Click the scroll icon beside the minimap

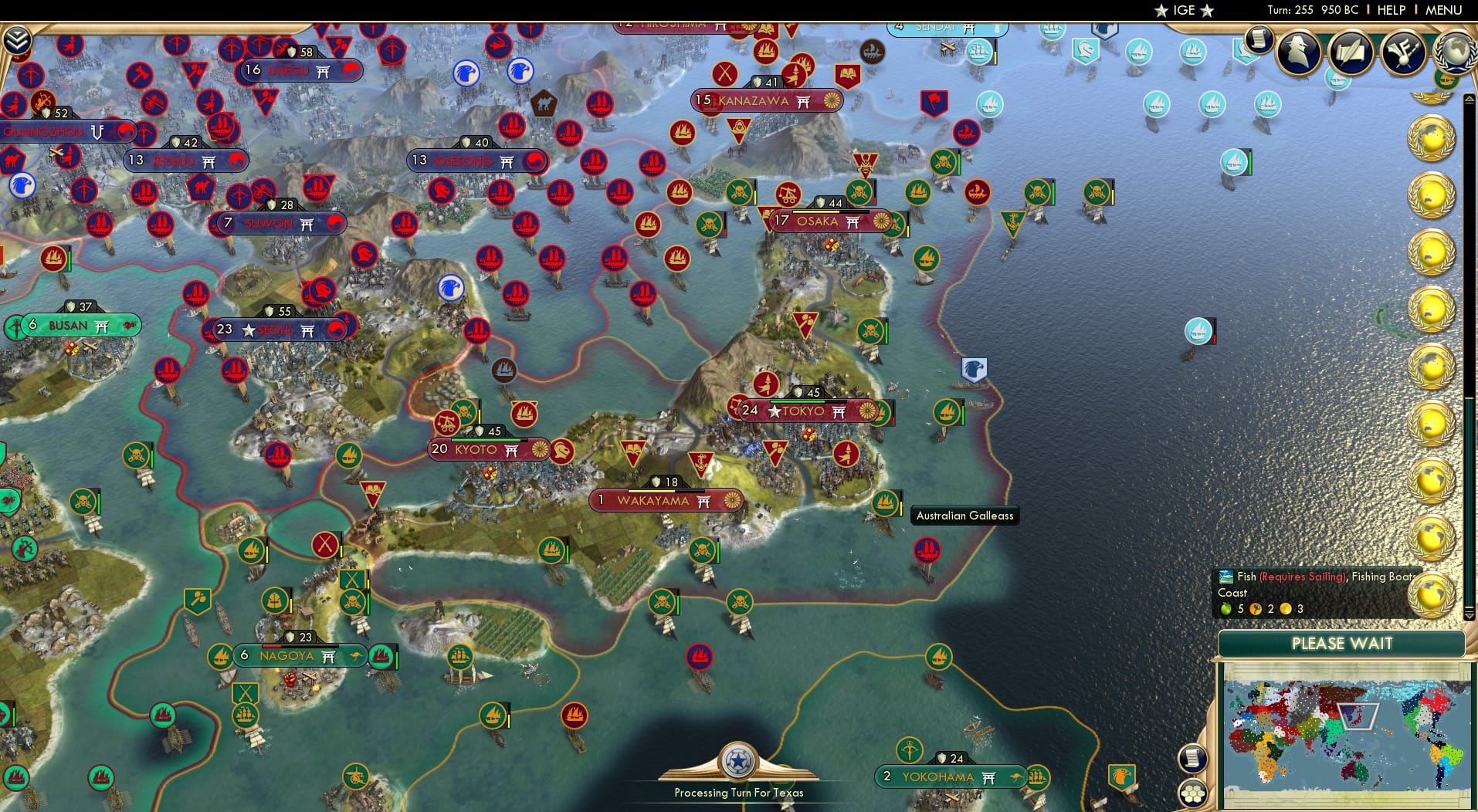tap(1192, 758)
